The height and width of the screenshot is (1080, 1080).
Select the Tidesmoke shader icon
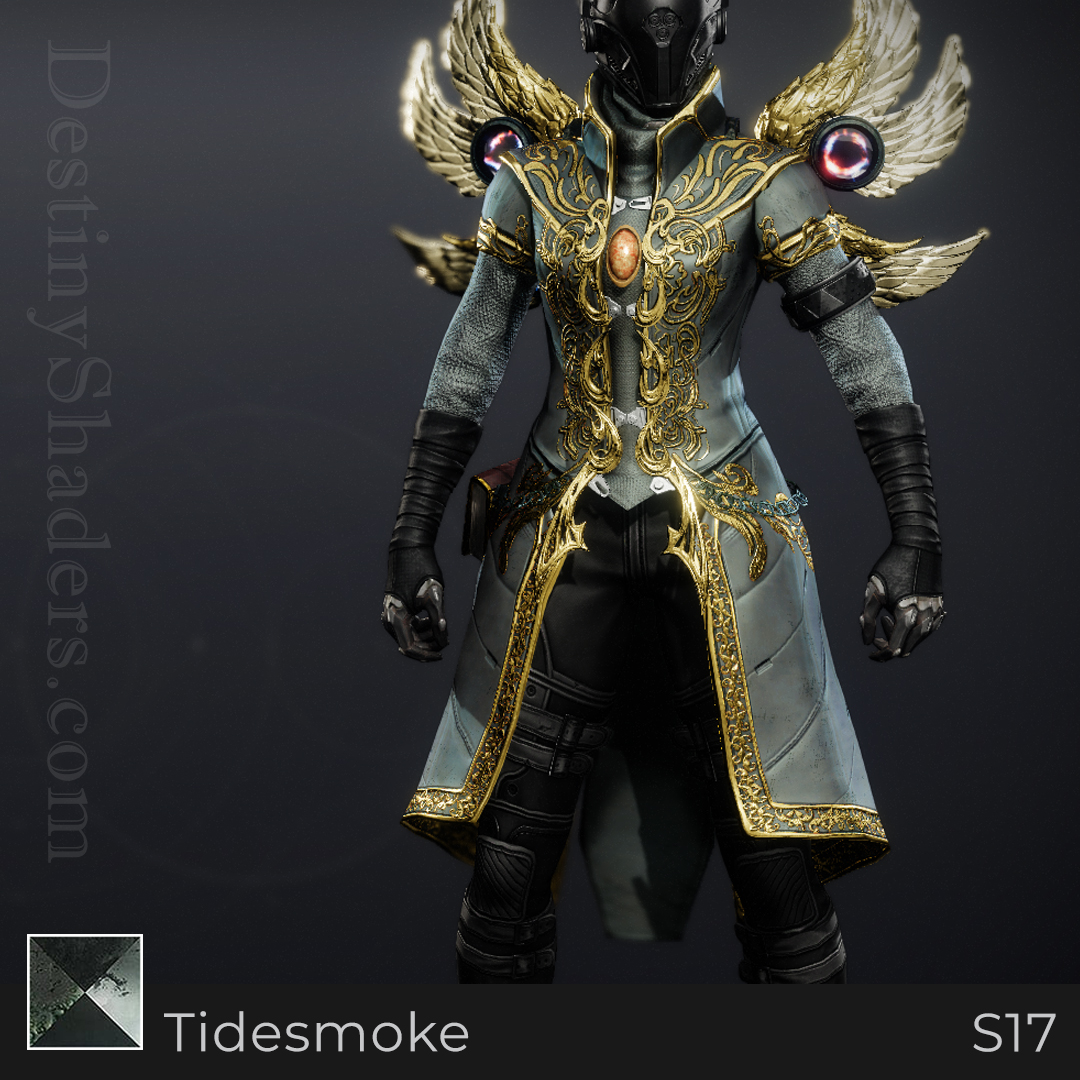(x=85, y=992)
